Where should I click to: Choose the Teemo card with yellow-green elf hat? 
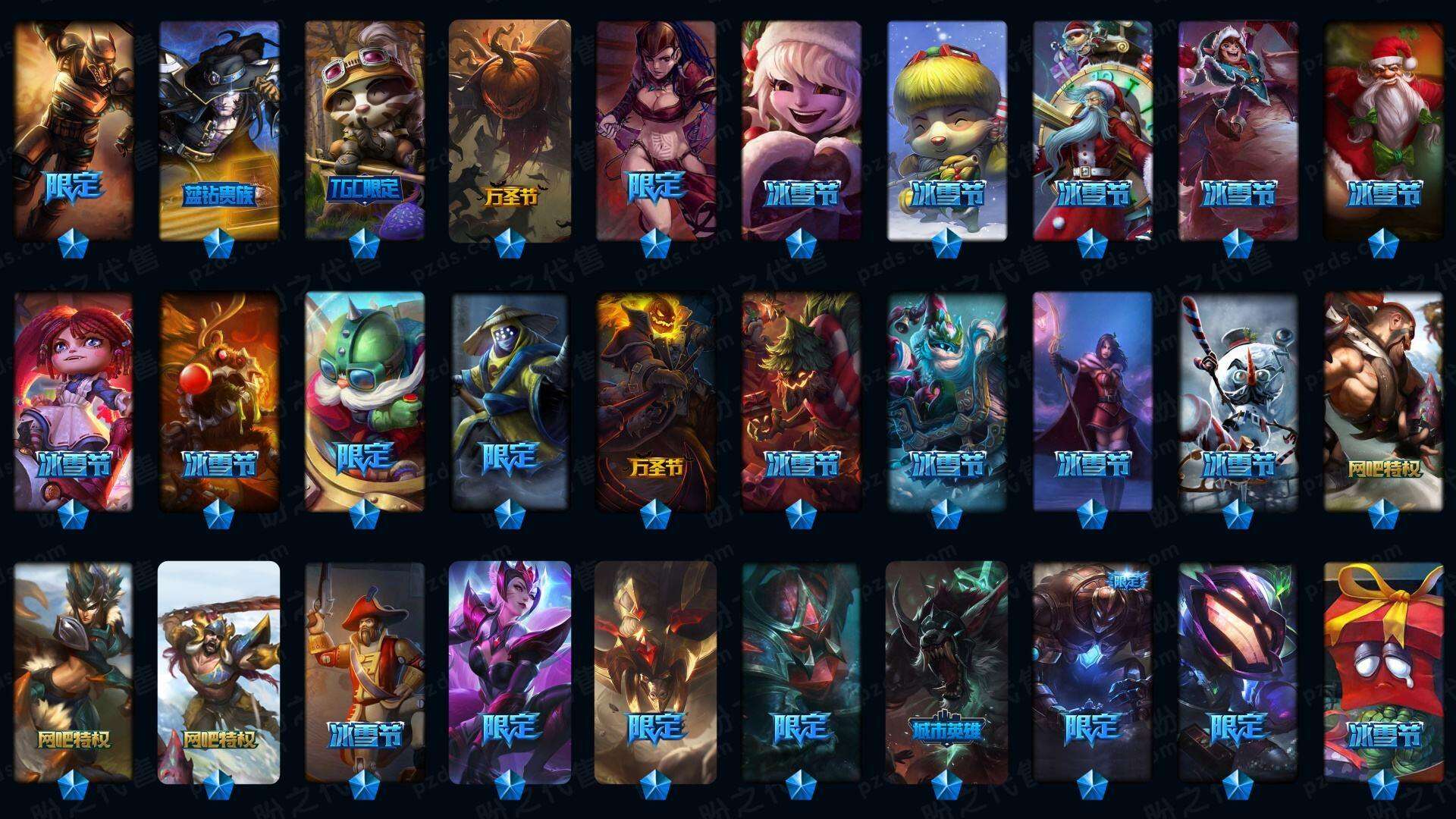947,130
